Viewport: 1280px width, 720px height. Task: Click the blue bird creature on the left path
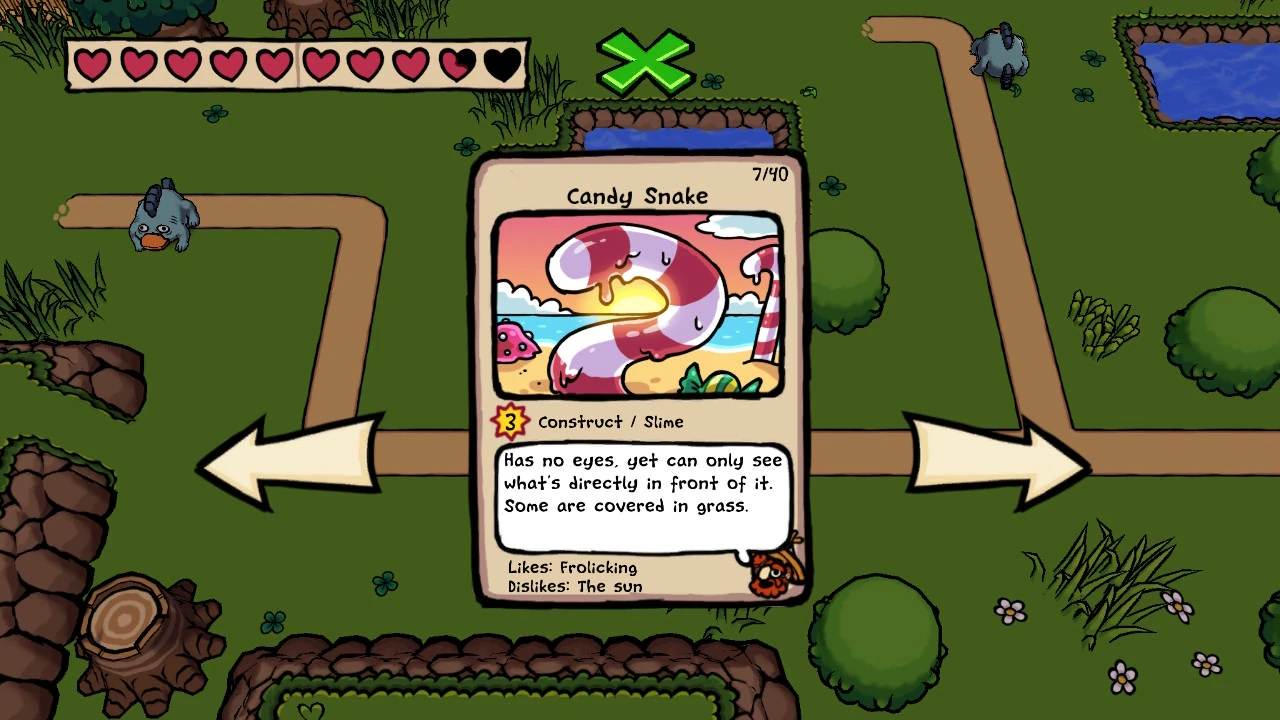[x=160, y=220]
